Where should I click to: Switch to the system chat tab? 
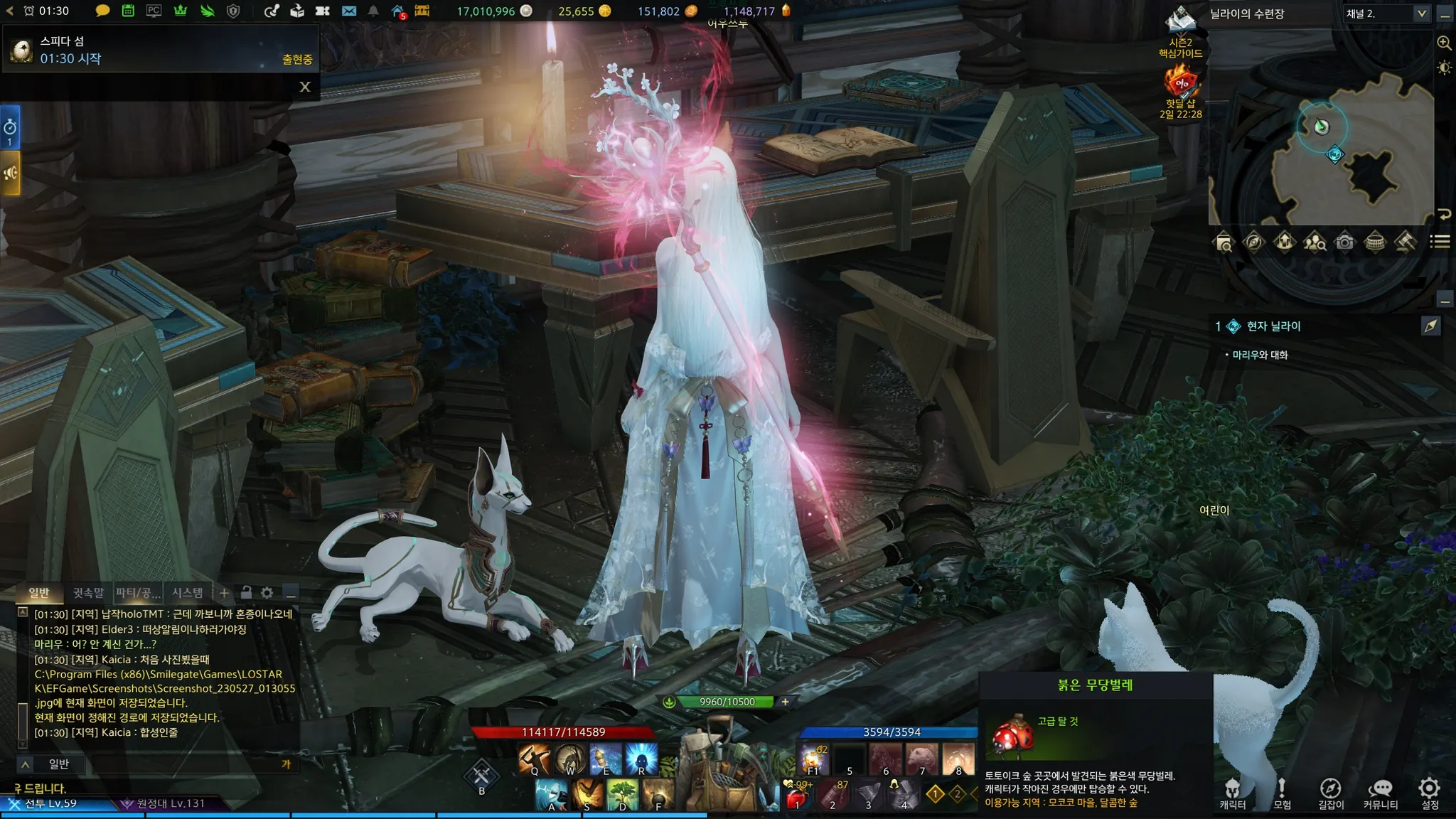click(x=188, y=592)
